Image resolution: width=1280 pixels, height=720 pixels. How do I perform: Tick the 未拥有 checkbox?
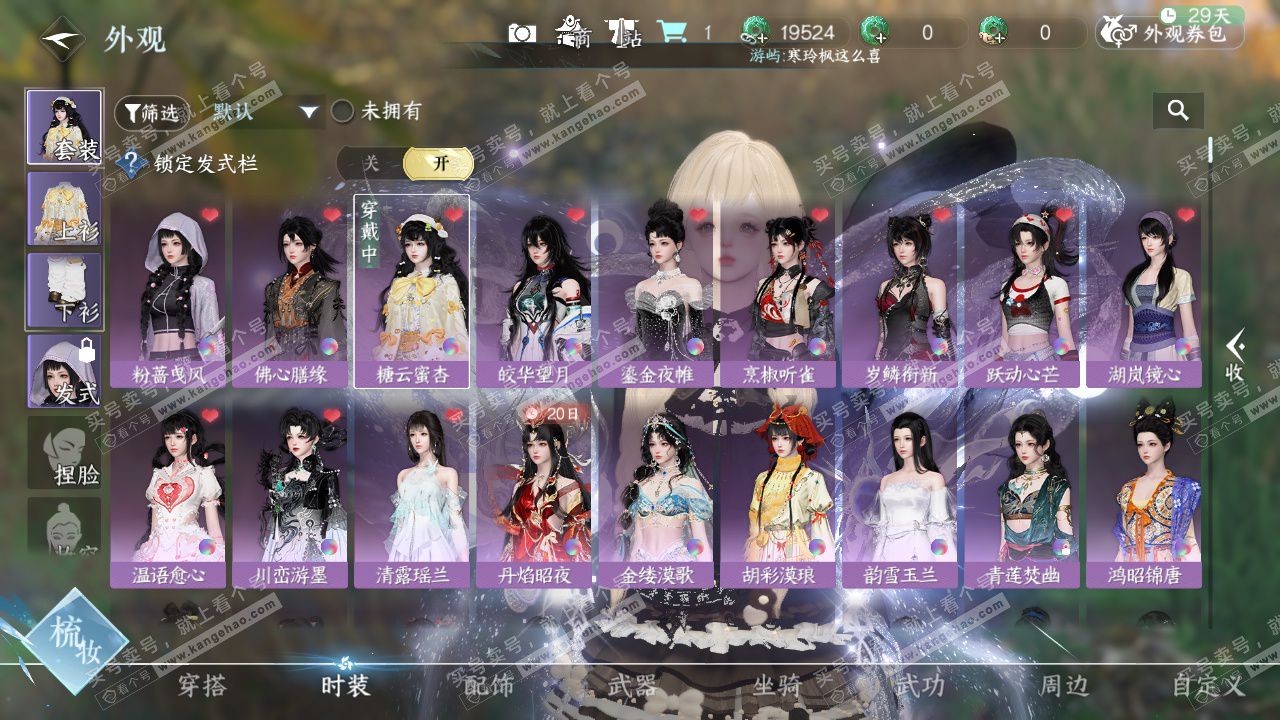pyautogui.click(x=343, y=112)
